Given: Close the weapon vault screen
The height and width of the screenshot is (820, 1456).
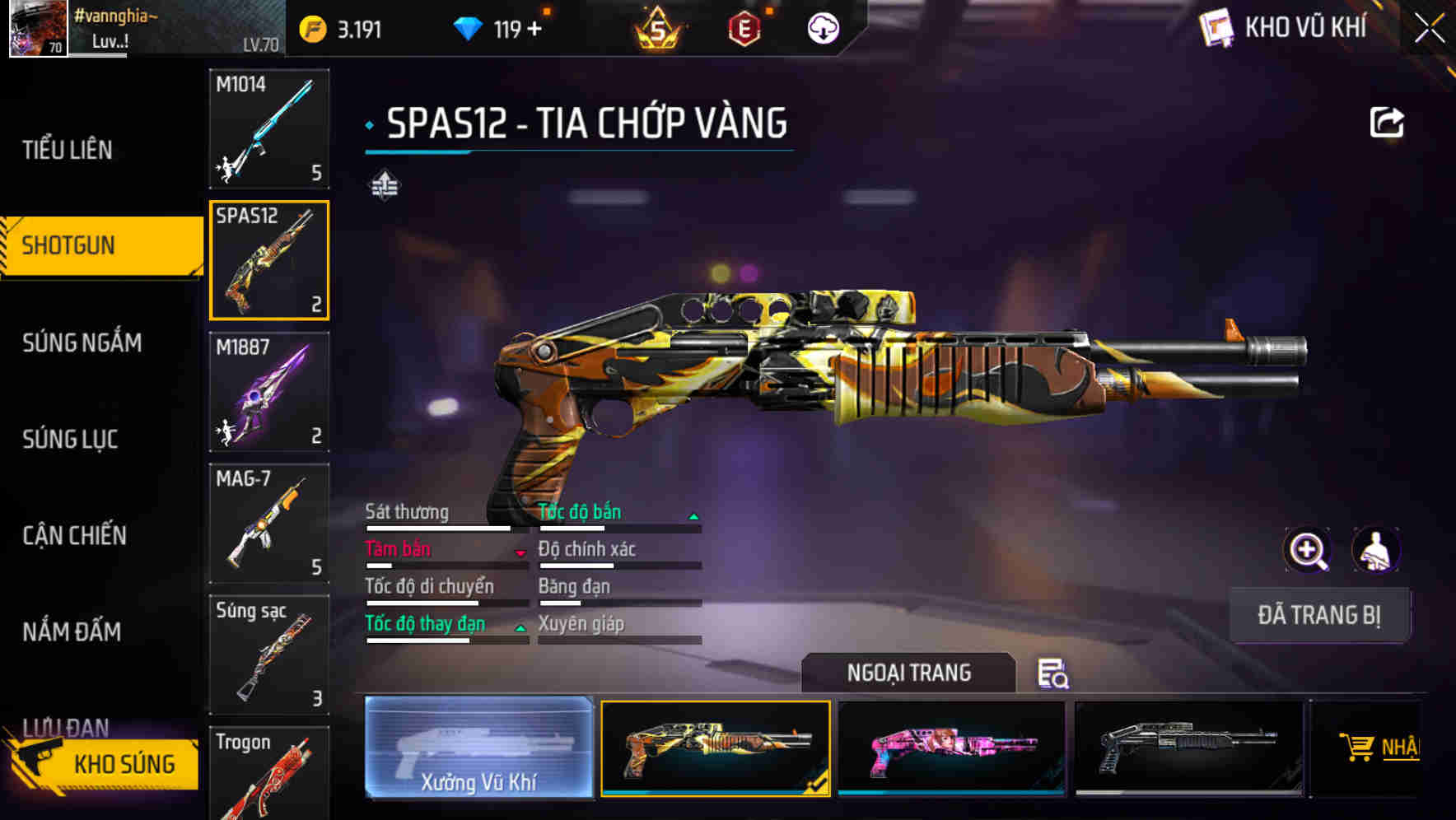Looking at the screenshot, I should (x=1430, y=29).
